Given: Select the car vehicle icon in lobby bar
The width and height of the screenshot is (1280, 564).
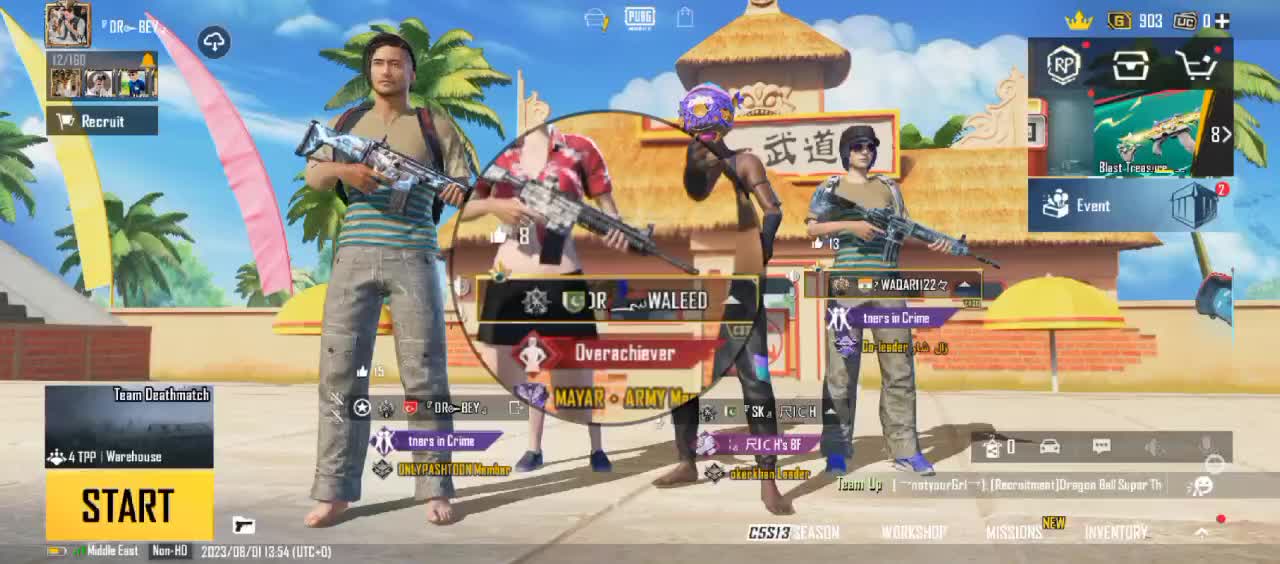Looking at the screenshot, I should click(x=1049, y=447).
